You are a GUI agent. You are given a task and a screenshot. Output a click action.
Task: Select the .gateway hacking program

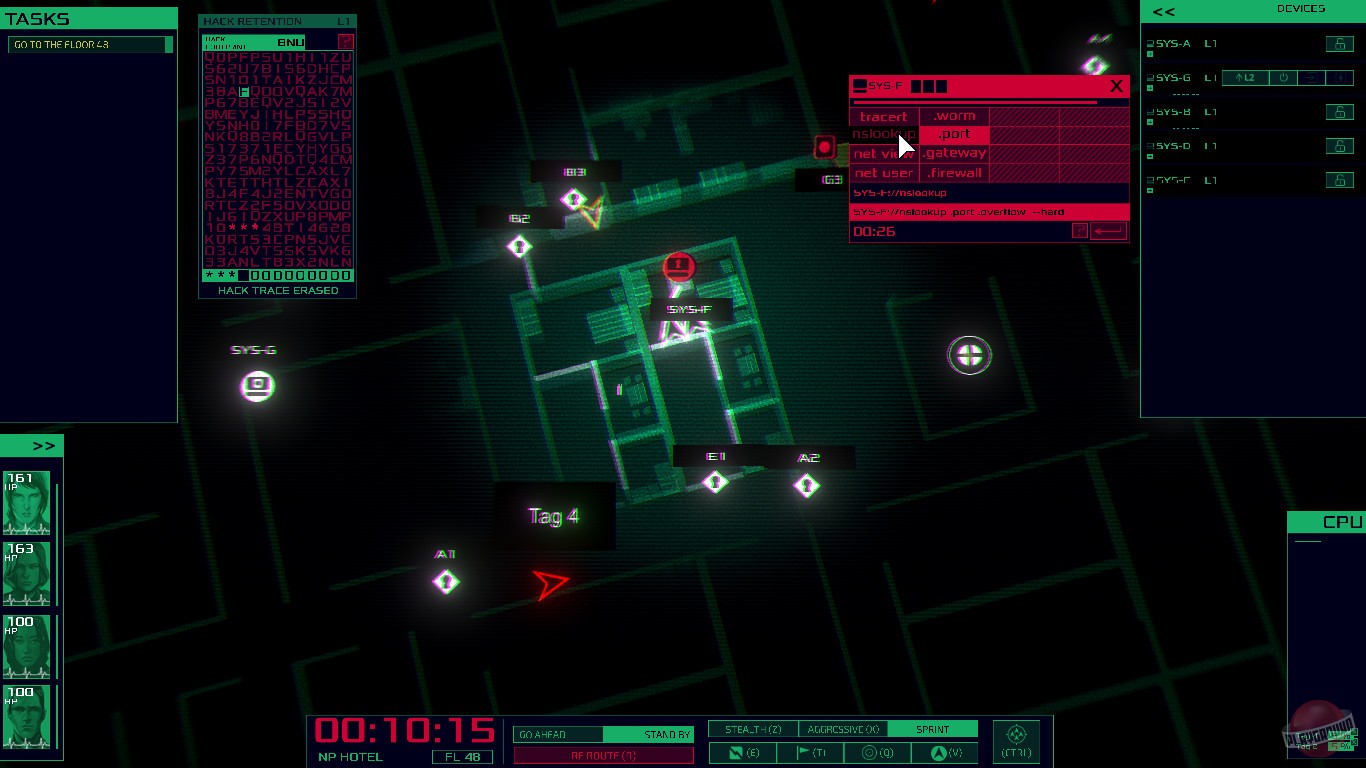pos(953,153)
